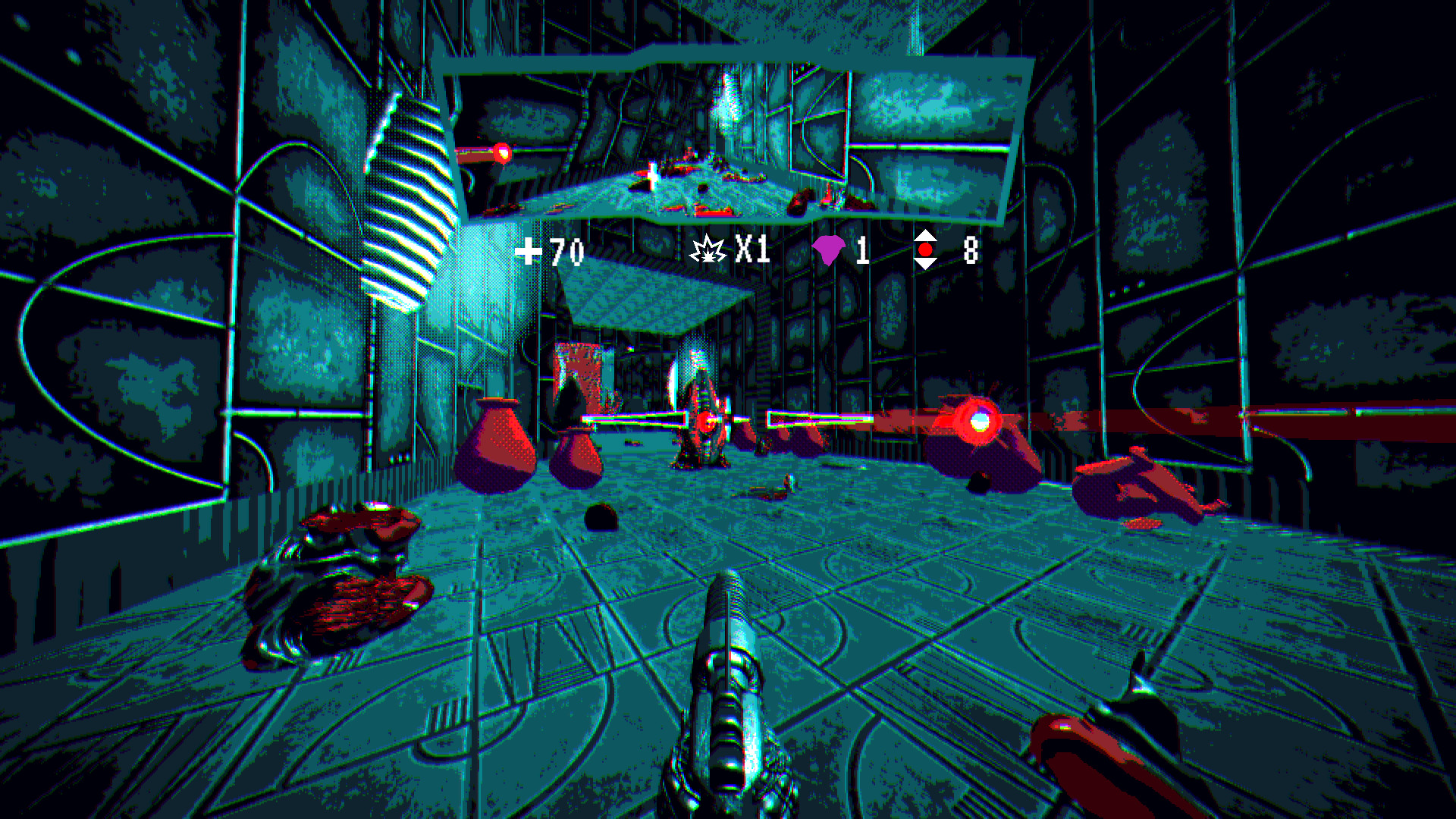Click the downward white arrow below the ammo dot

(x=926, y=264)
